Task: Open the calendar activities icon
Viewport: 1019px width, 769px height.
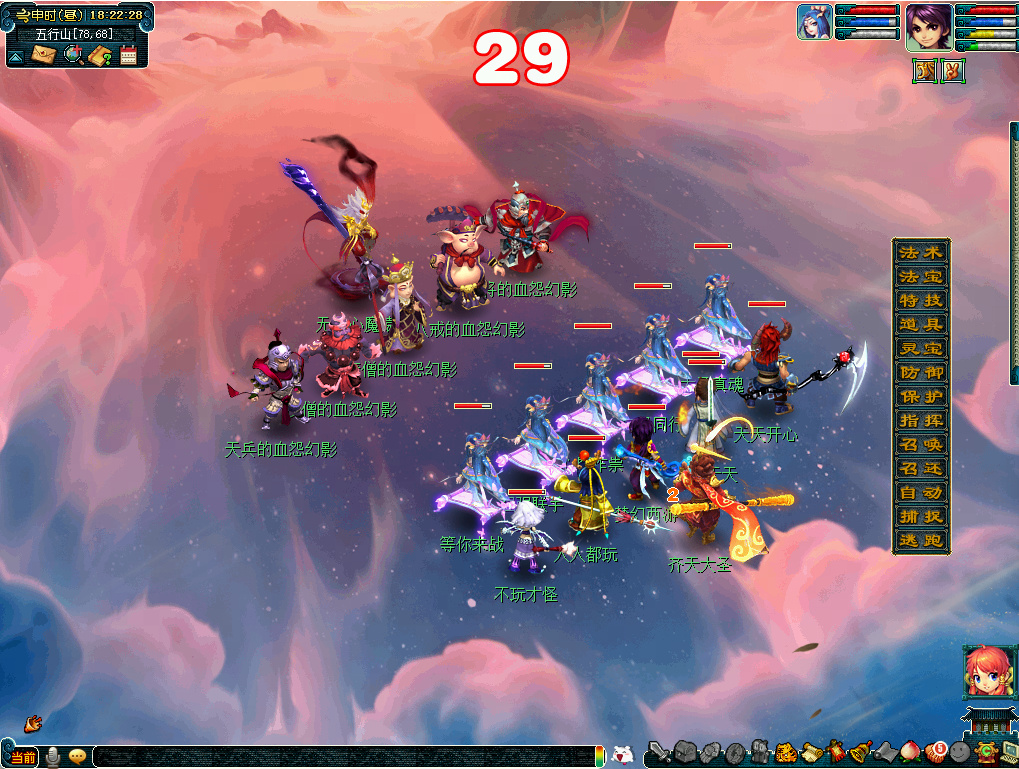Action: (128, 55)
